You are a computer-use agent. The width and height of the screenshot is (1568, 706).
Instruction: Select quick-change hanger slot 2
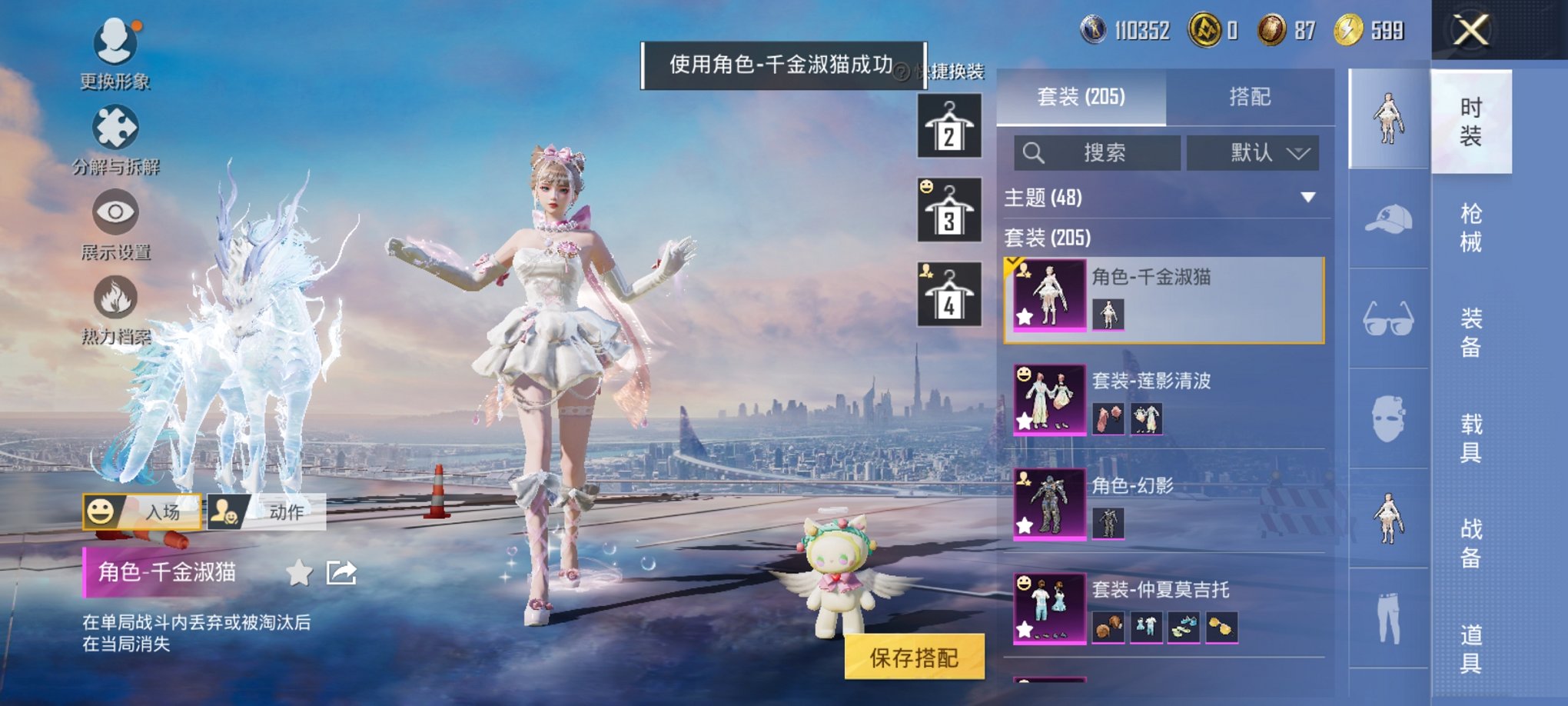point(948,125)
